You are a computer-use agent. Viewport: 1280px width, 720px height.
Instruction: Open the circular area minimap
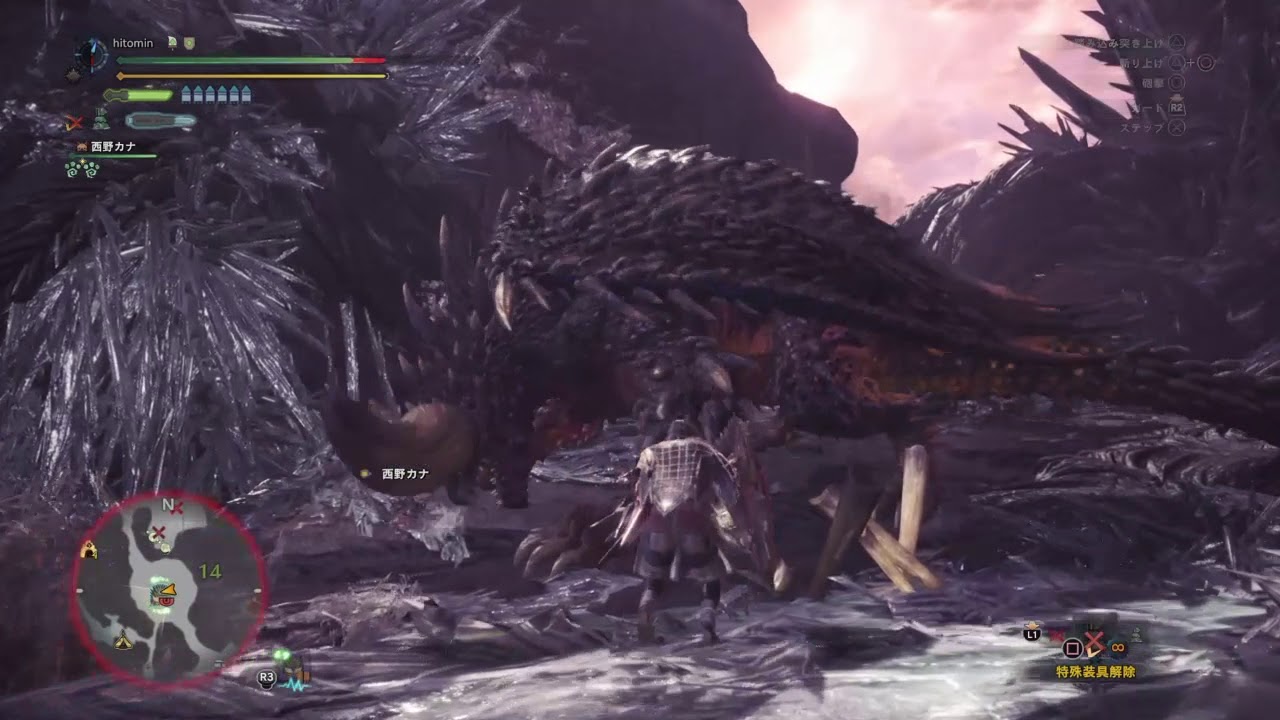click(168, 587)
